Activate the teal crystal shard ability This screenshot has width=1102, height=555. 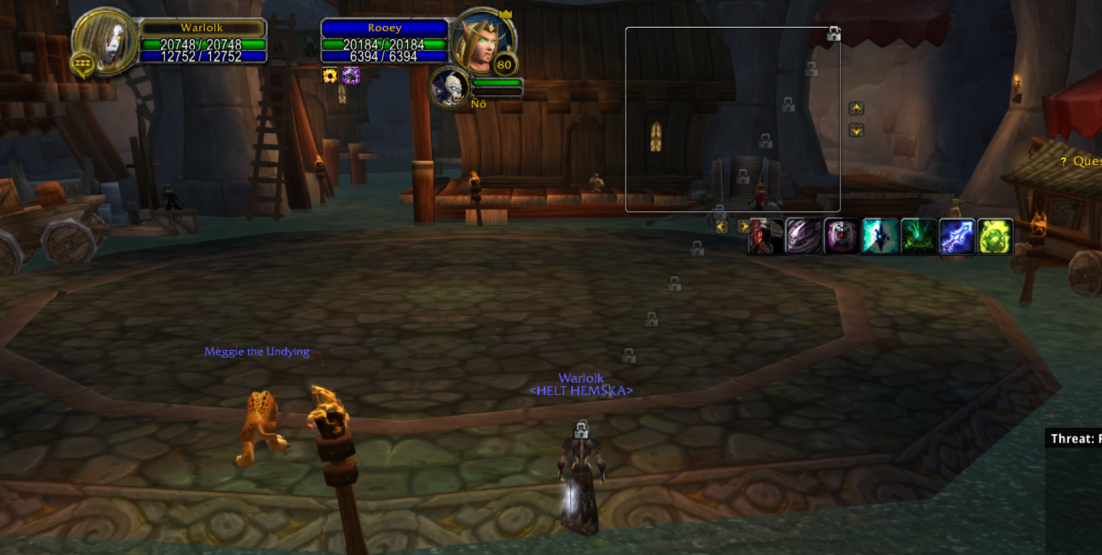880,237
